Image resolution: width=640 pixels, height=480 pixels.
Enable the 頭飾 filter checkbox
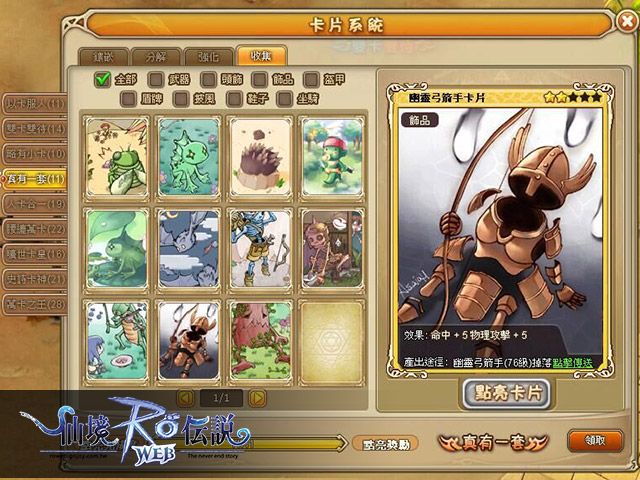point(208,79)
